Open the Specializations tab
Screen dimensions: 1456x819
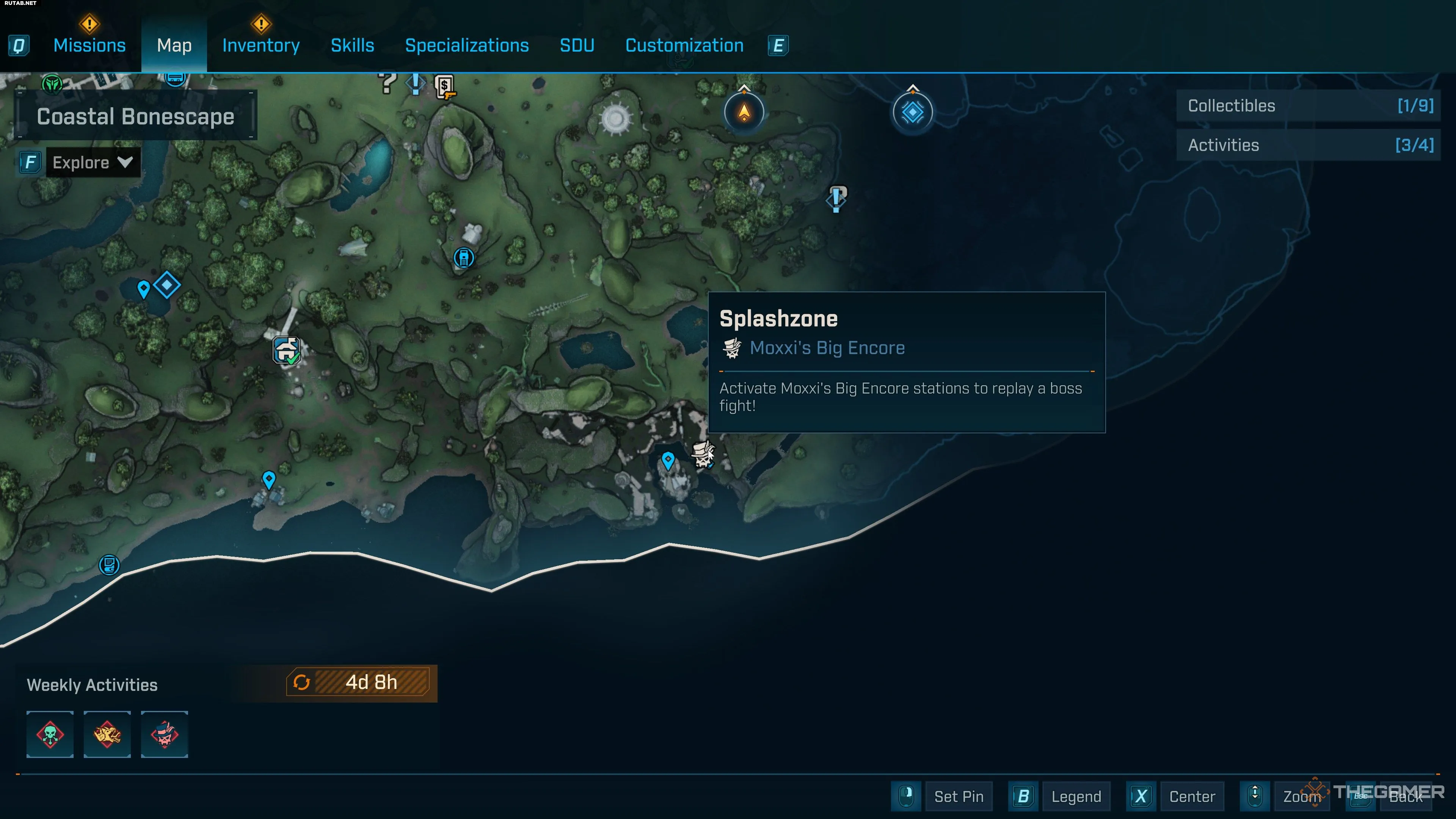coord(467,45)
